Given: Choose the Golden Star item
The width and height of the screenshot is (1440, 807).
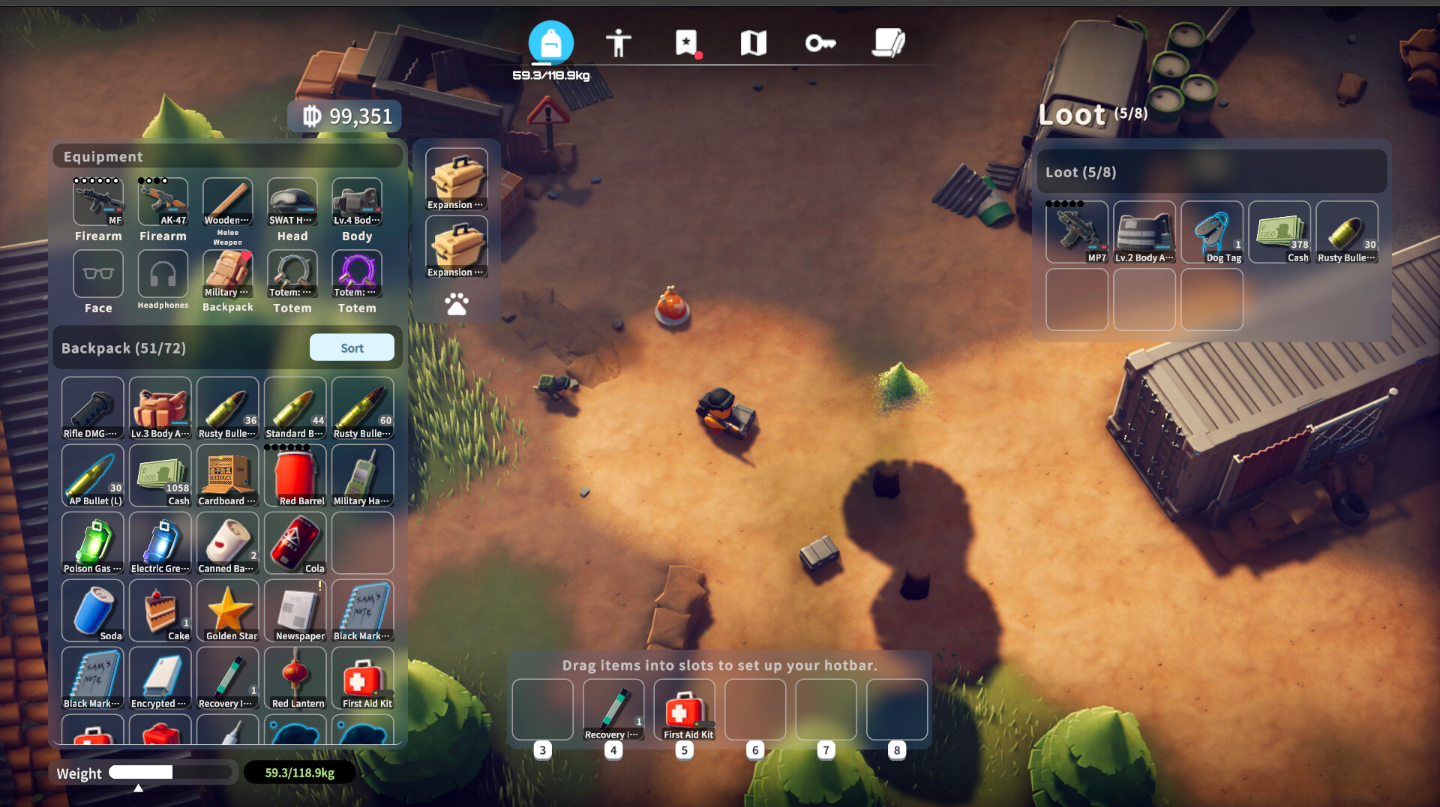Looking at the screenshot, I should 228,610.
